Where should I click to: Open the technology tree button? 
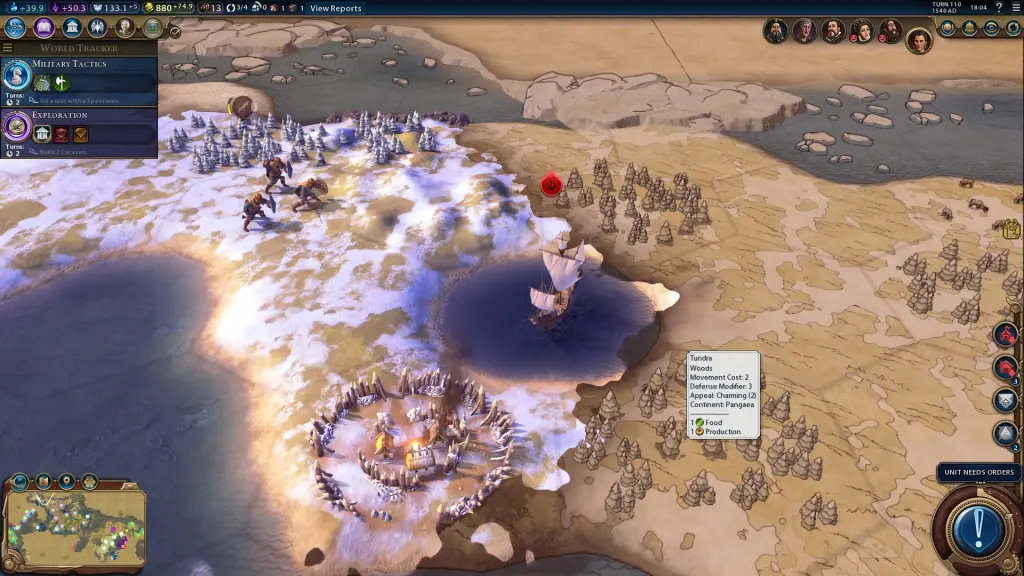pyautogui.click(x=15, y=27)
